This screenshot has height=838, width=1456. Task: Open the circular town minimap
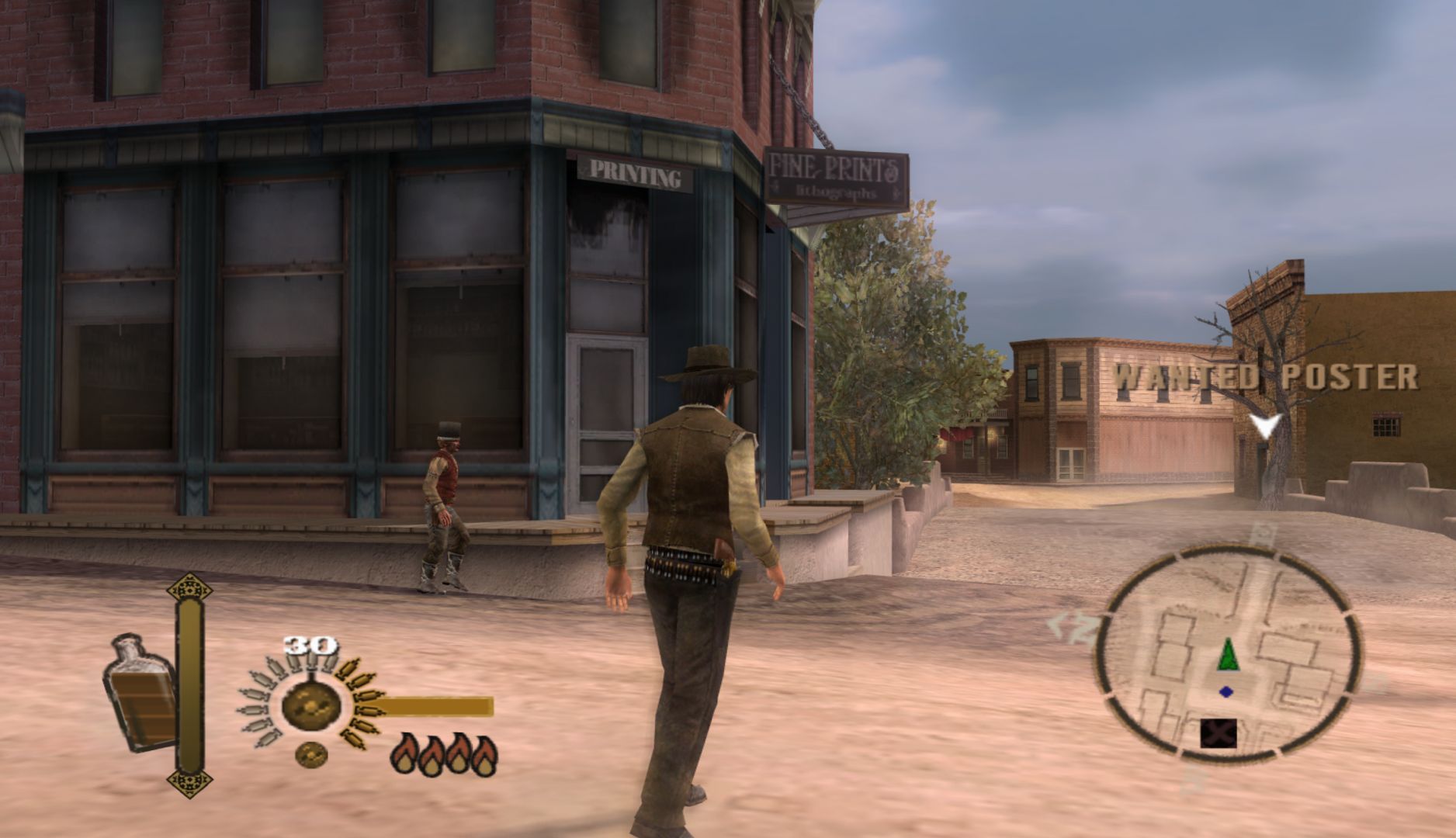pyautogui.click(x=1227, y=651)
